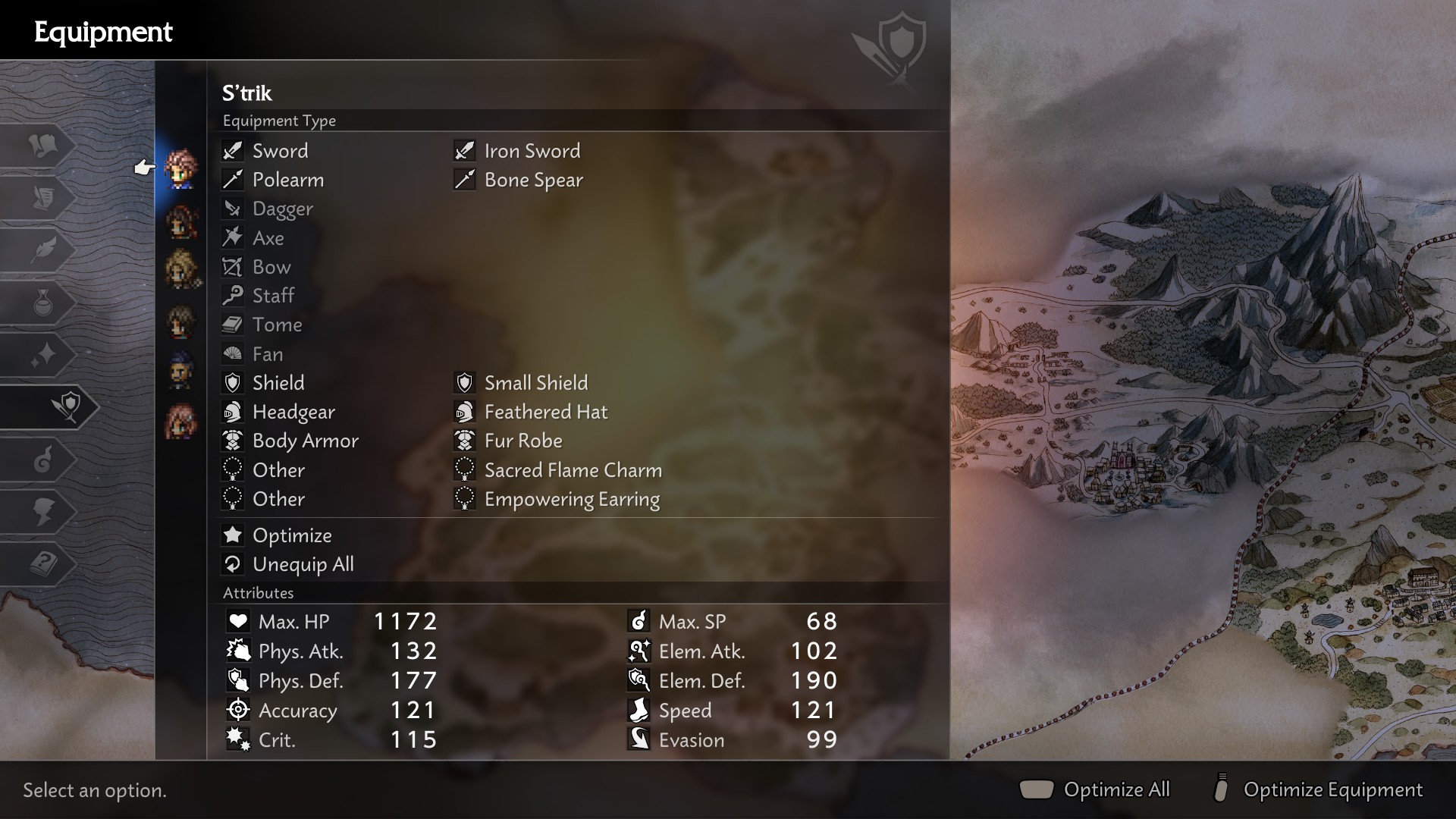Open the Polearm slot showing Bone Spear

tap(287, 180)
